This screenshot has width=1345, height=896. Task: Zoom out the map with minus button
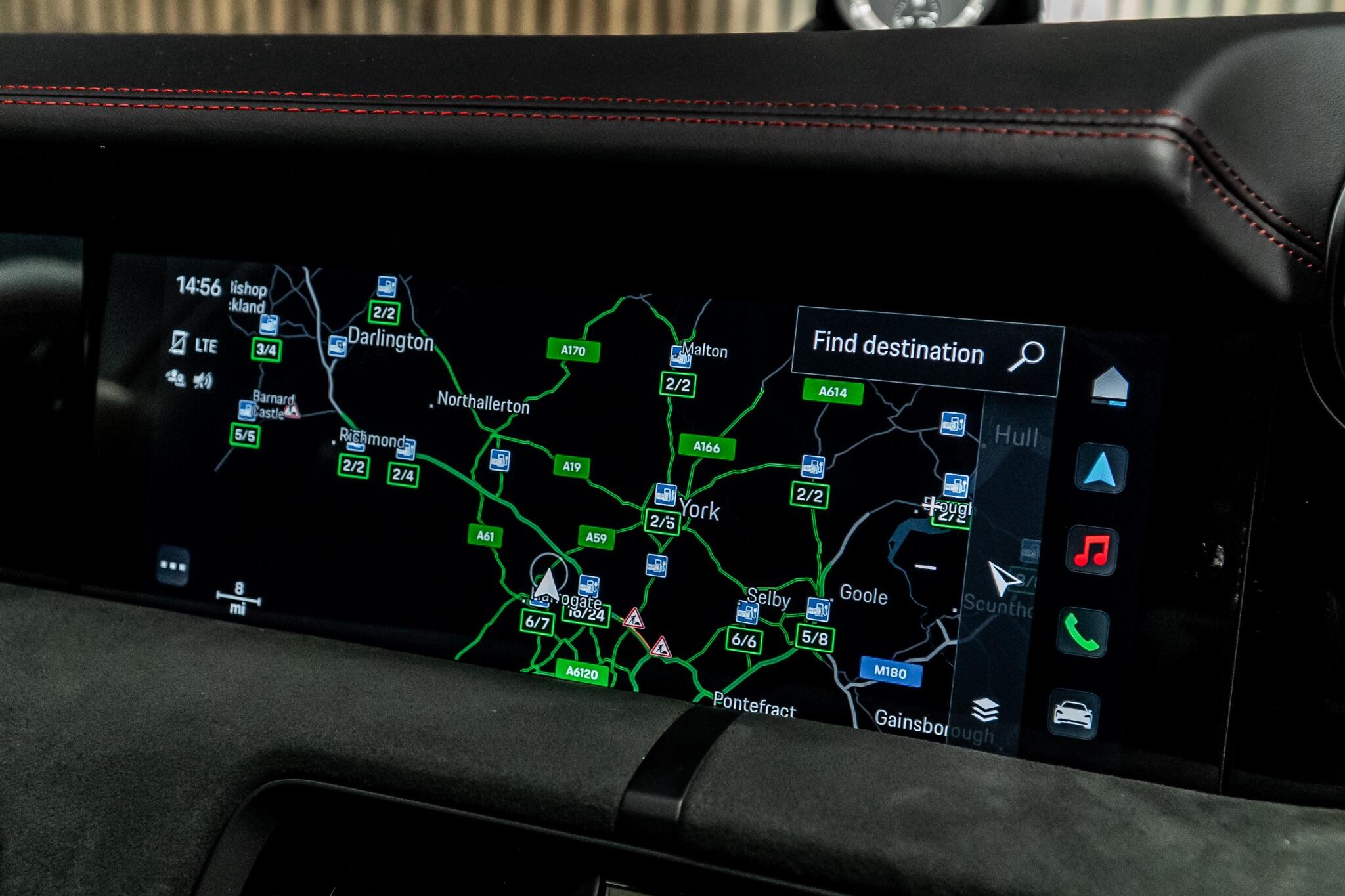pyautogui.click(x=926, y=566)
